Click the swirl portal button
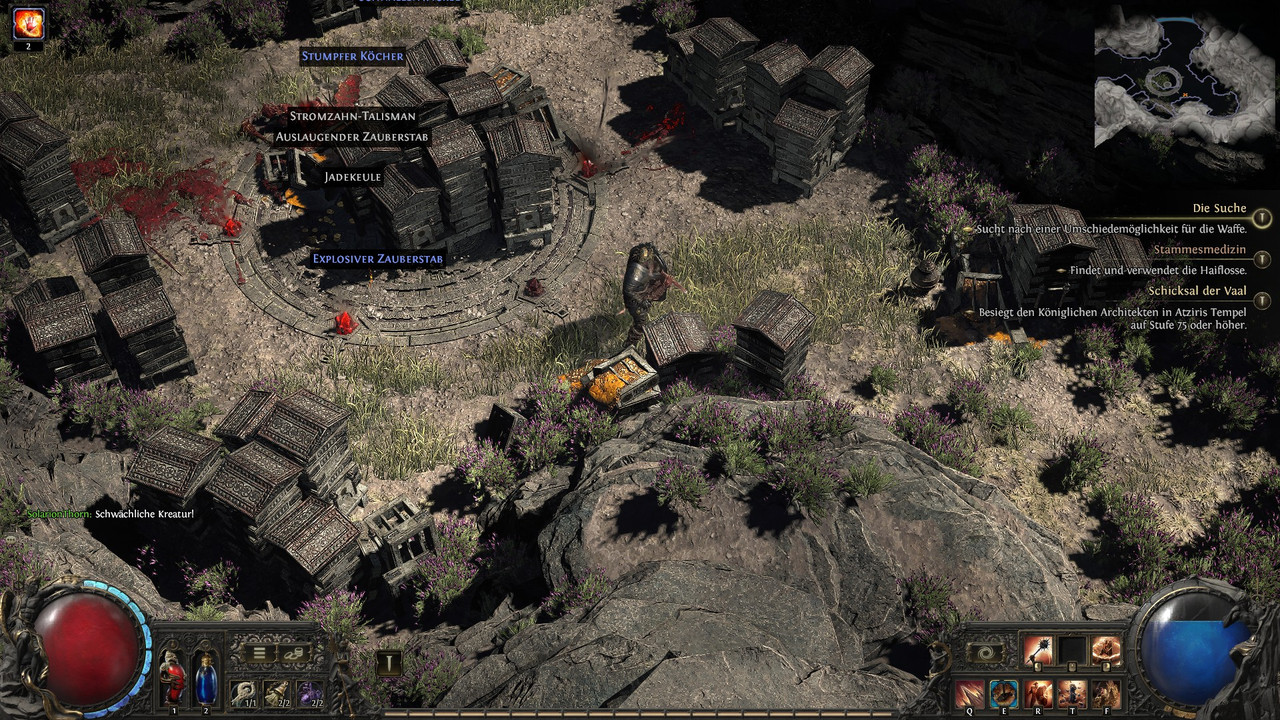The height and width of the screenshot is (720, 1280). [985, 652]
